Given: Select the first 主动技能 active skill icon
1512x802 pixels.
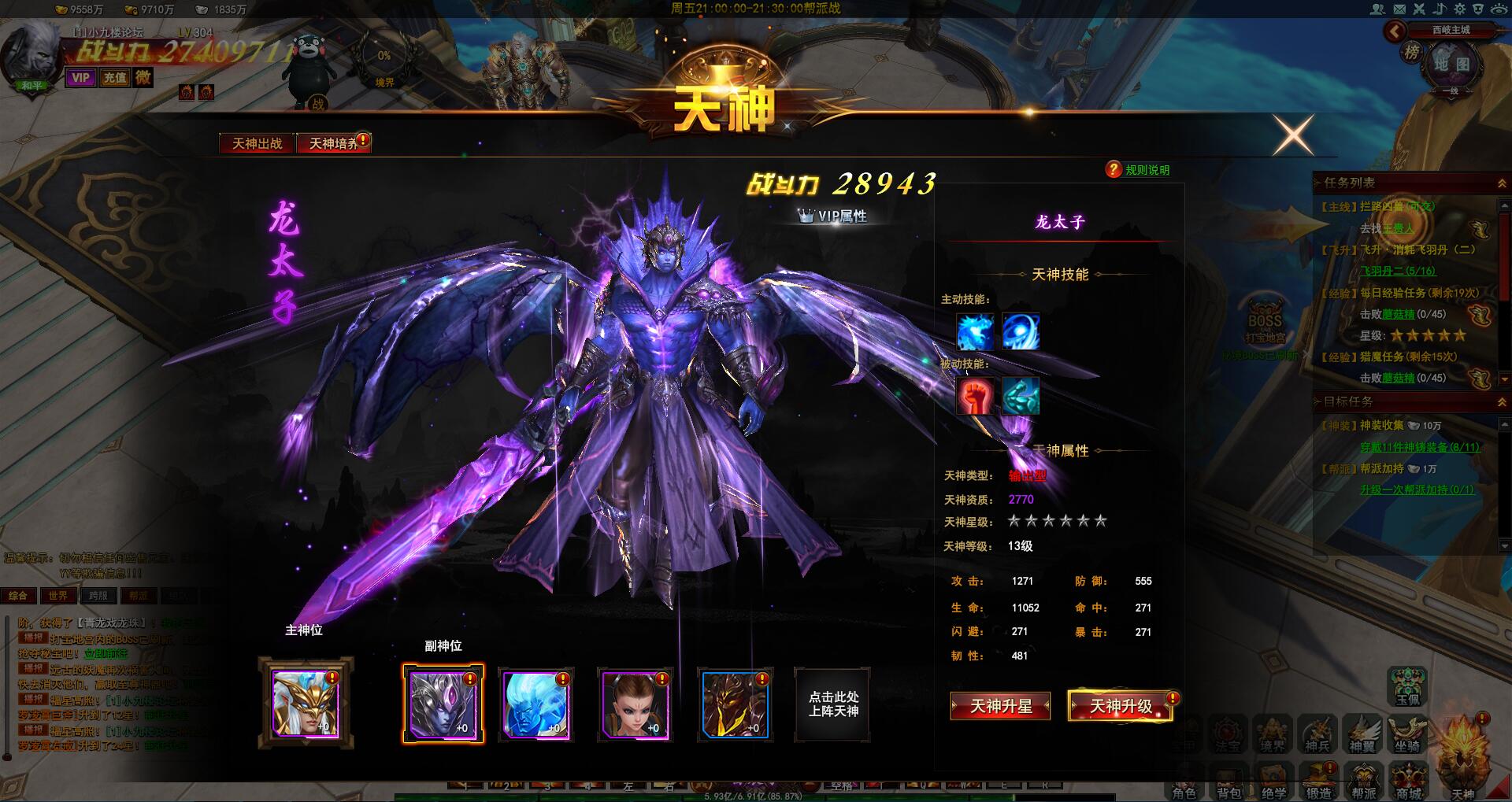Looking at the screenshot, I should click(975, 332).
